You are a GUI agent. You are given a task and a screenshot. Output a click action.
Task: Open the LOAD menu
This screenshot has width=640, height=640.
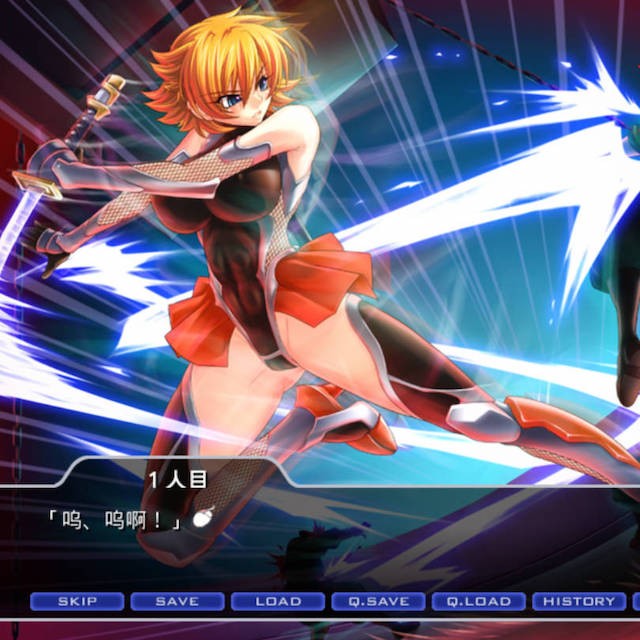click(278, 601)
